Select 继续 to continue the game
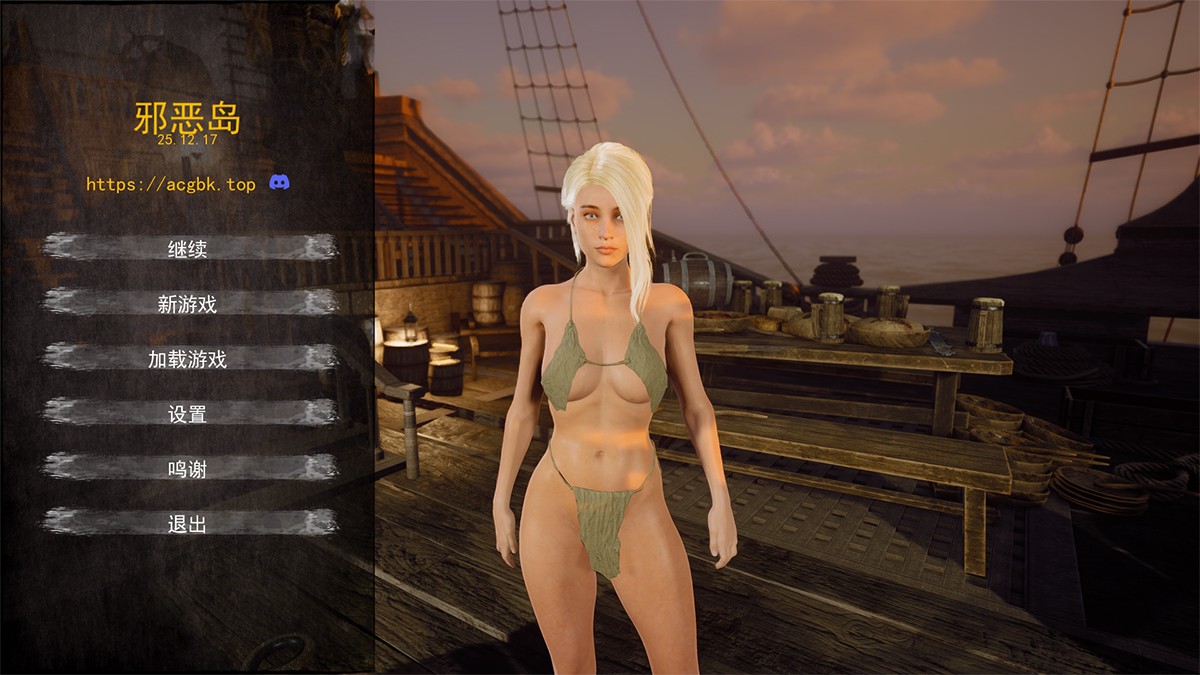 click(188, 249)
